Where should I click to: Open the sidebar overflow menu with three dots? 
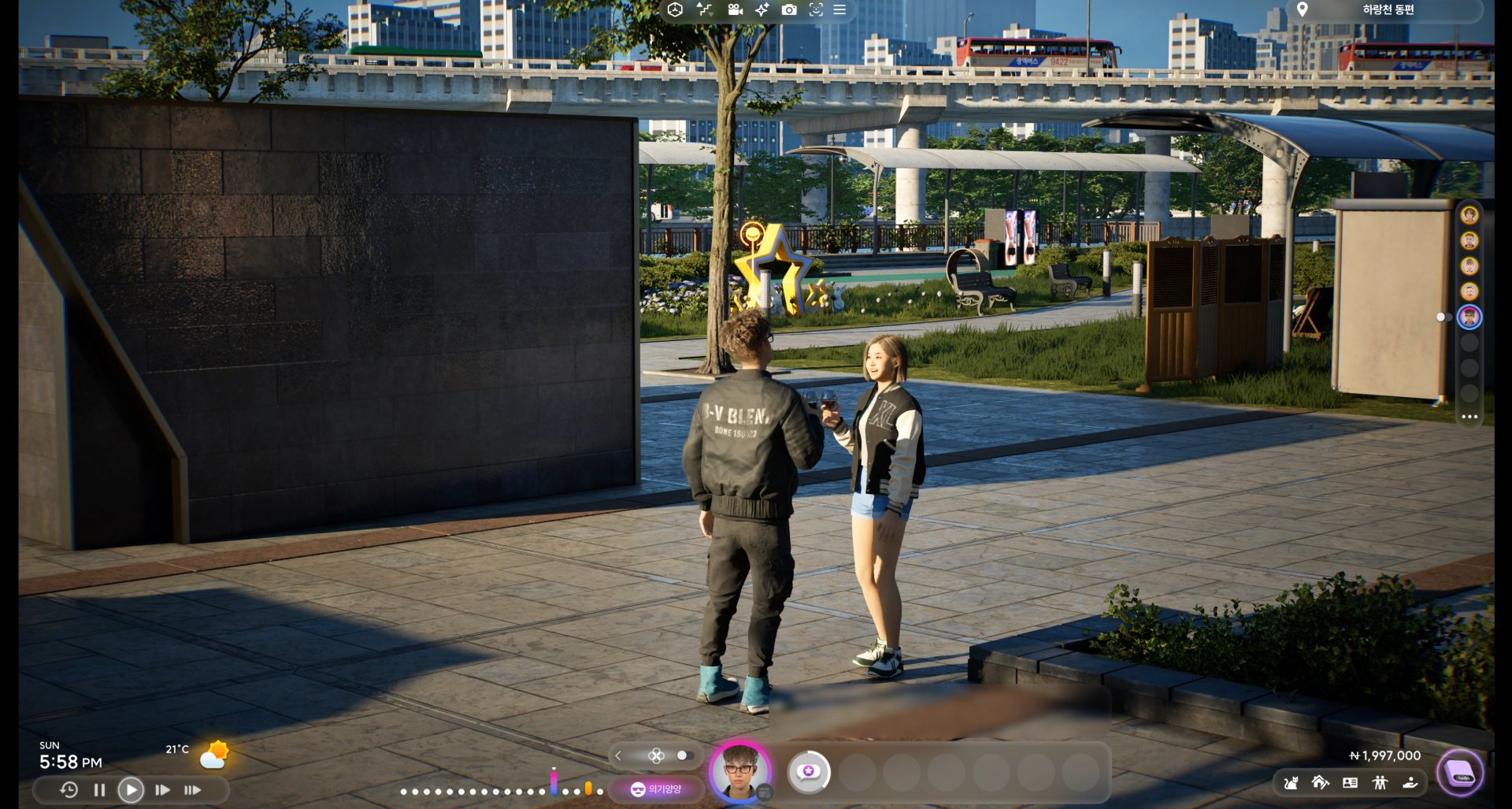1469,417
